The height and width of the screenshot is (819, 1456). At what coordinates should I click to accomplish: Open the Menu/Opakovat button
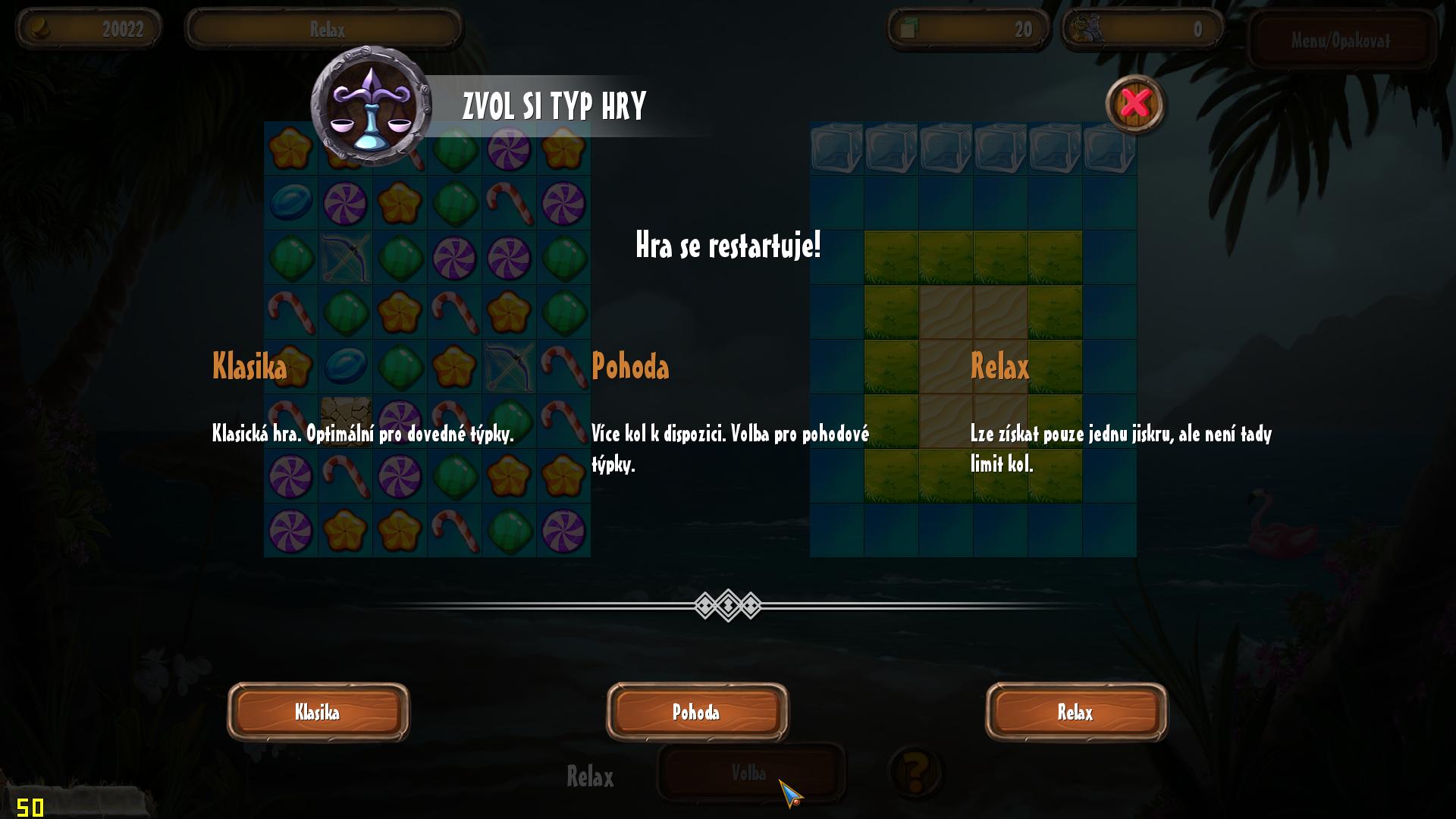tap(1341, 41)
